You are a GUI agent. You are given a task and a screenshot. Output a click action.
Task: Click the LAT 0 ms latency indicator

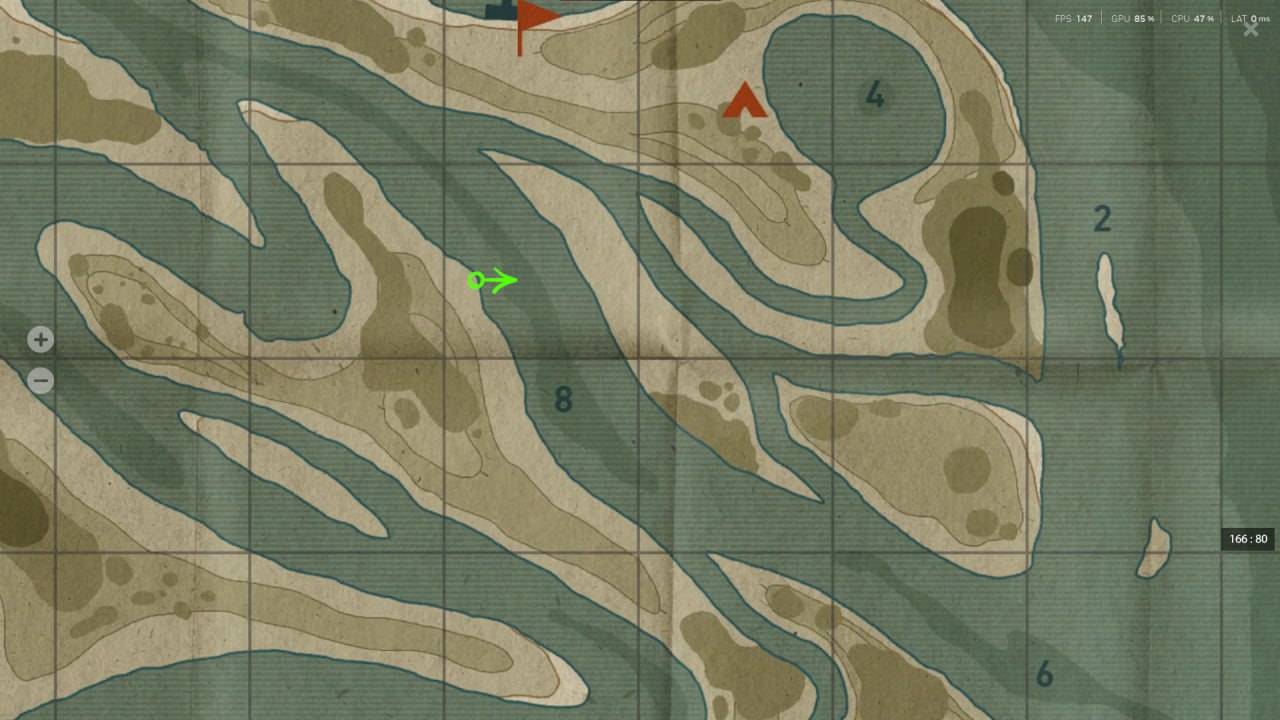(x=1248, y=17)
